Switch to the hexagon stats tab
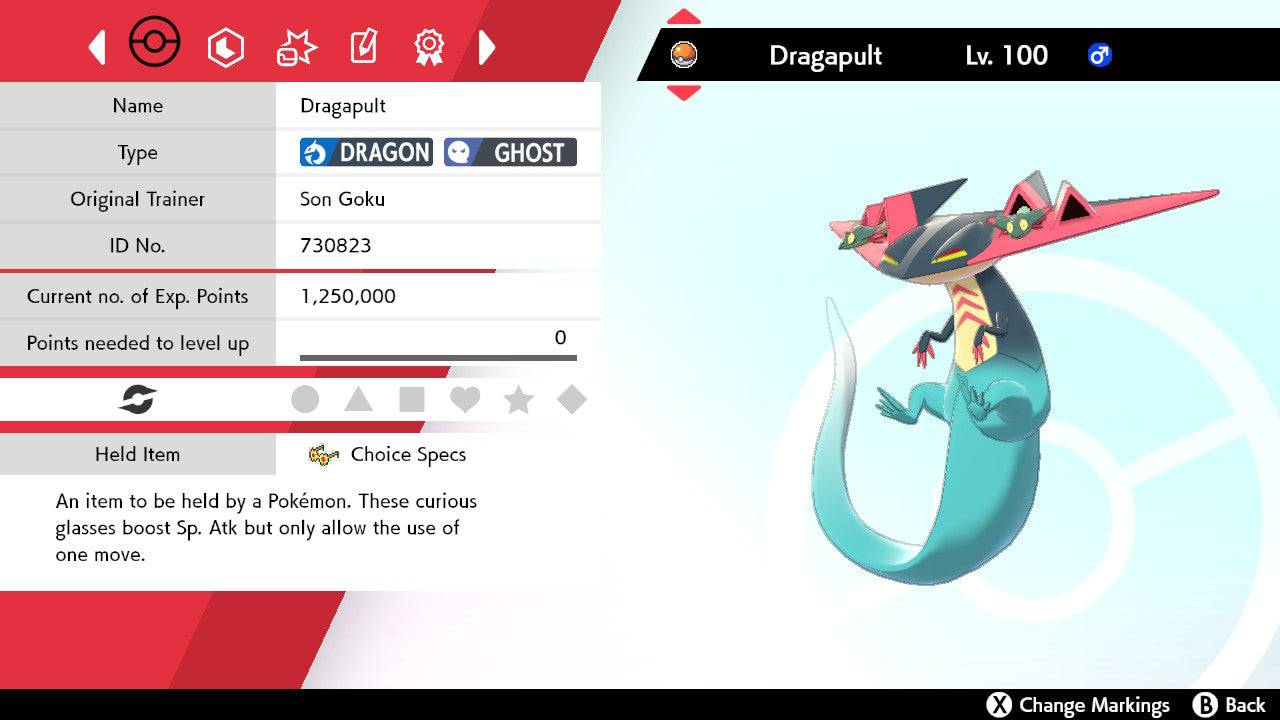The width and height of the screenshot is (1280, 720). [225, 47]
